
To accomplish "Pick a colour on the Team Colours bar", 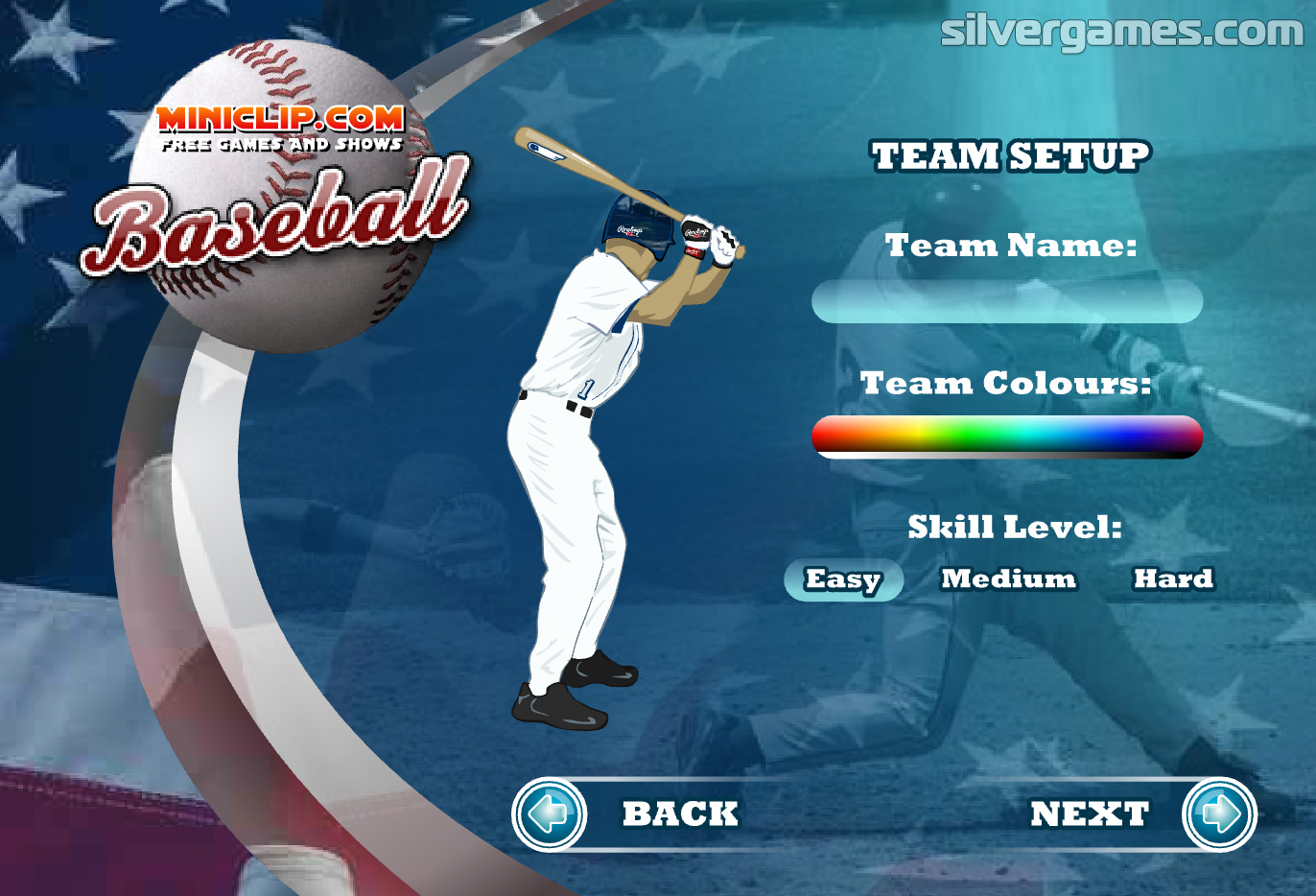I will pos(1006,435).
